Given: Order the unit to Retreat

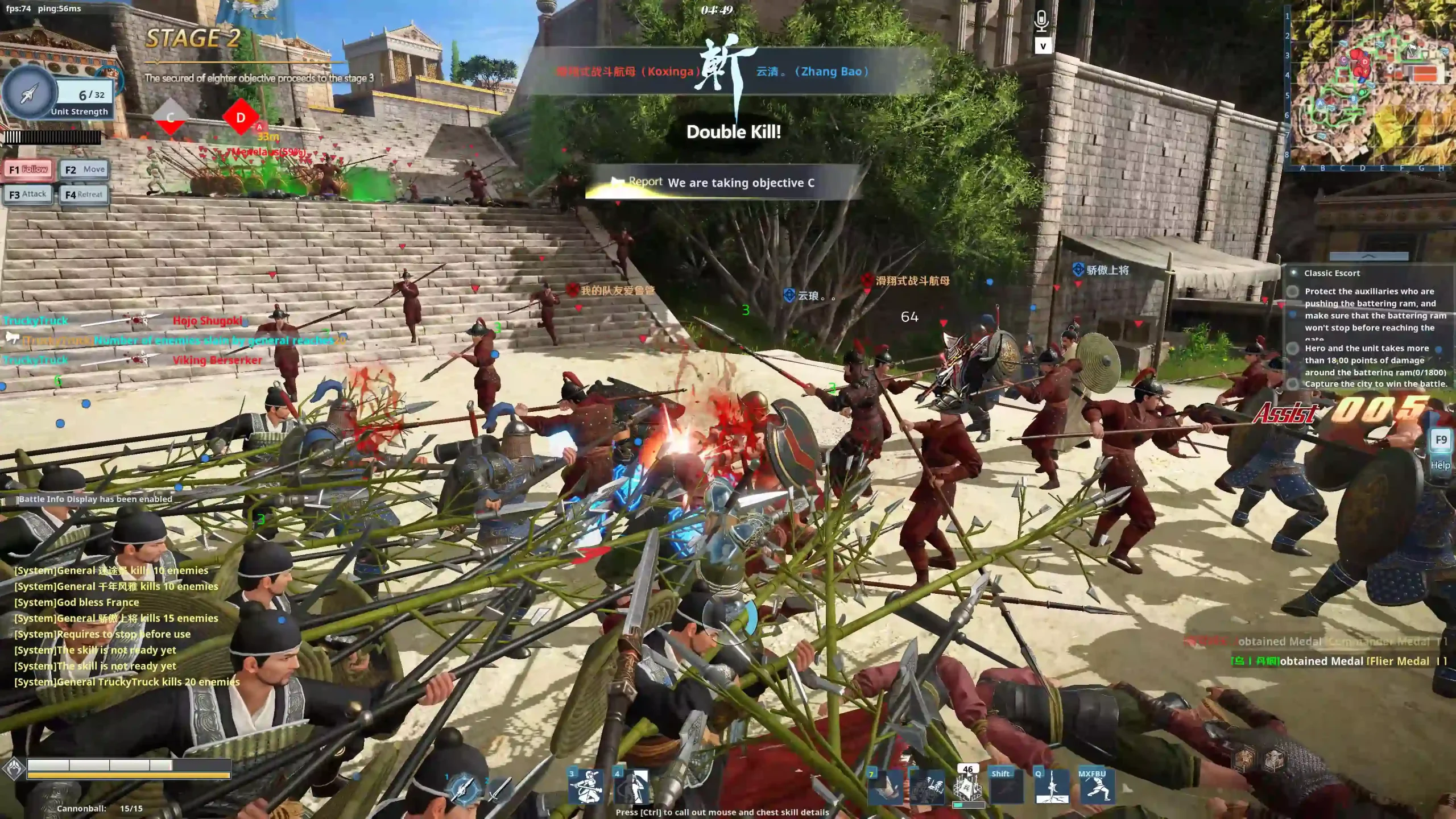Looking at the screenshot, I should [84, 195].
